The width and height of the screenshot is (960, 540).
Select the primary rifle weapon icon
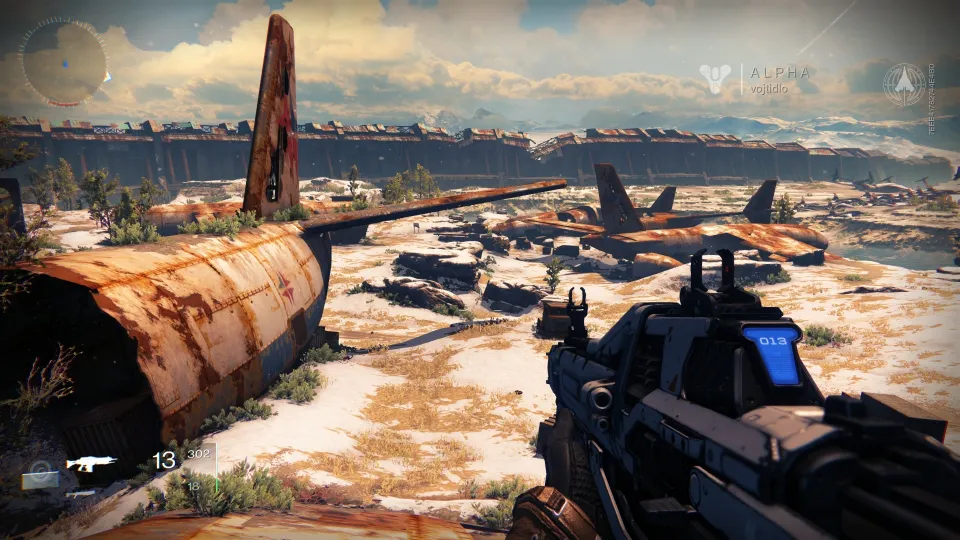click(x=91, y=463)
